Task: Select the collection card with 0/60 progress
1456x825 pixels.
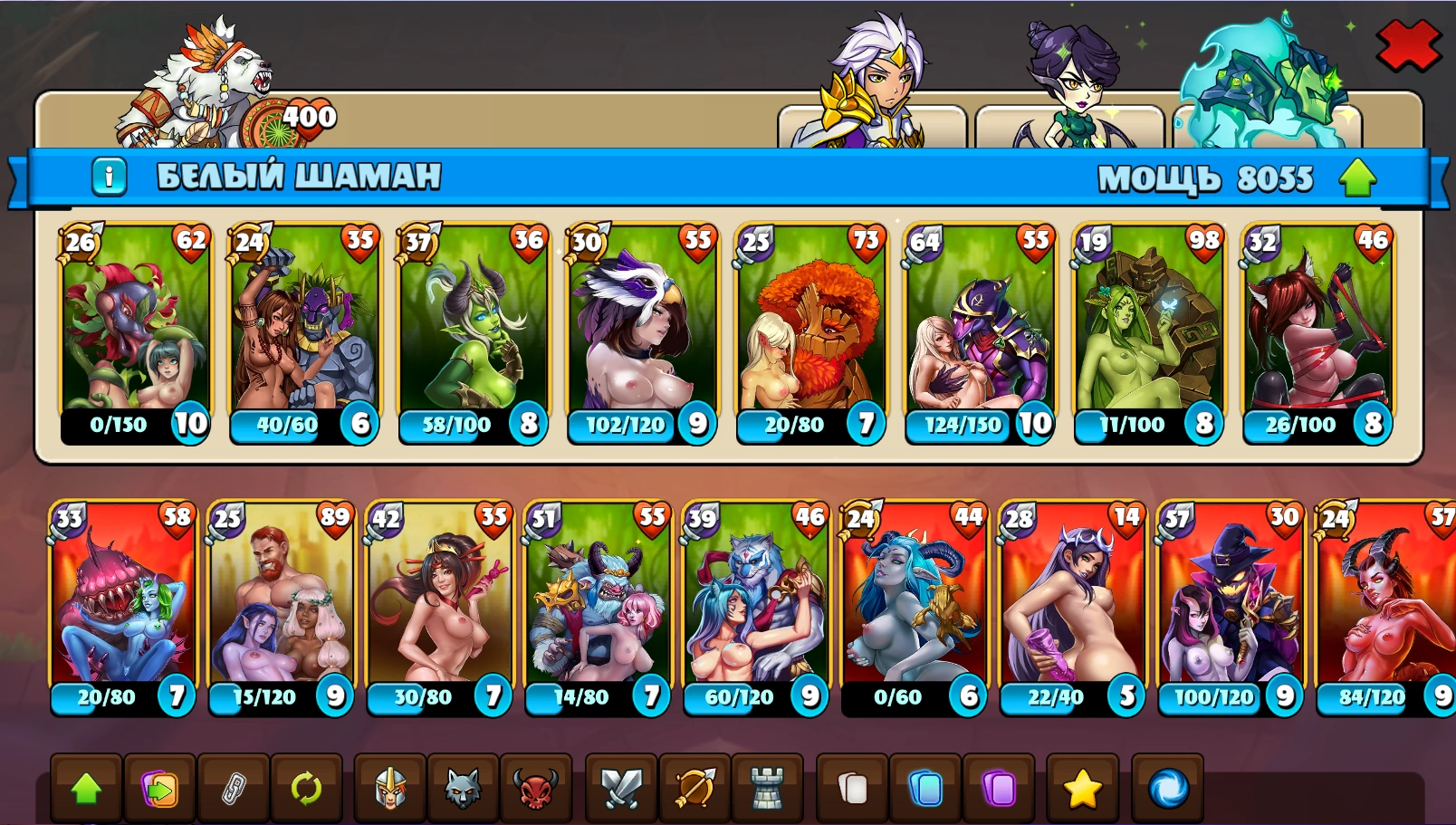Action: pos(913,607)
